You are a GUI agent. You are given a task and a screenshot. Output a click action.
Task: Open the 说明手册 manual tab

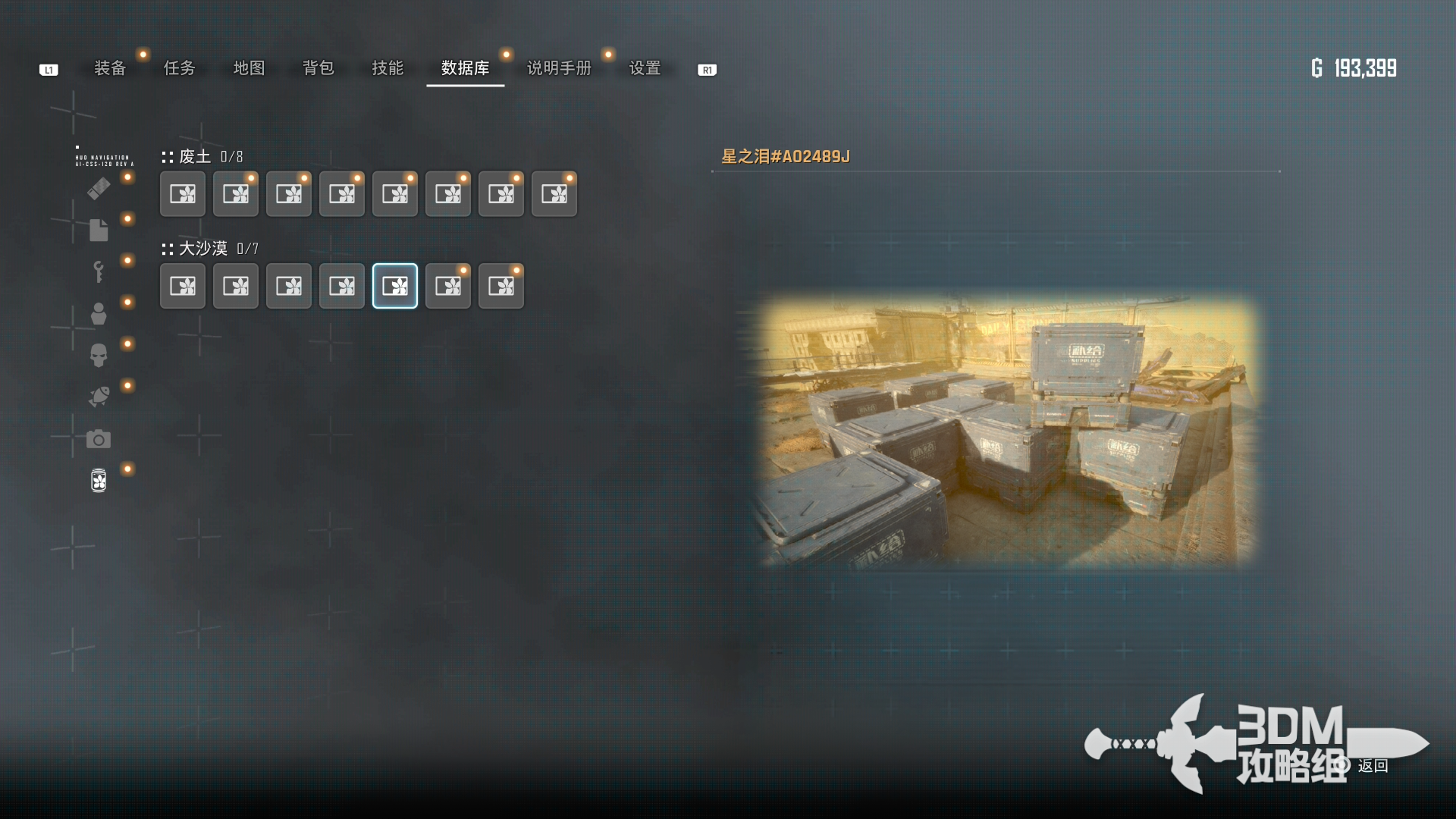coord(559,68)
